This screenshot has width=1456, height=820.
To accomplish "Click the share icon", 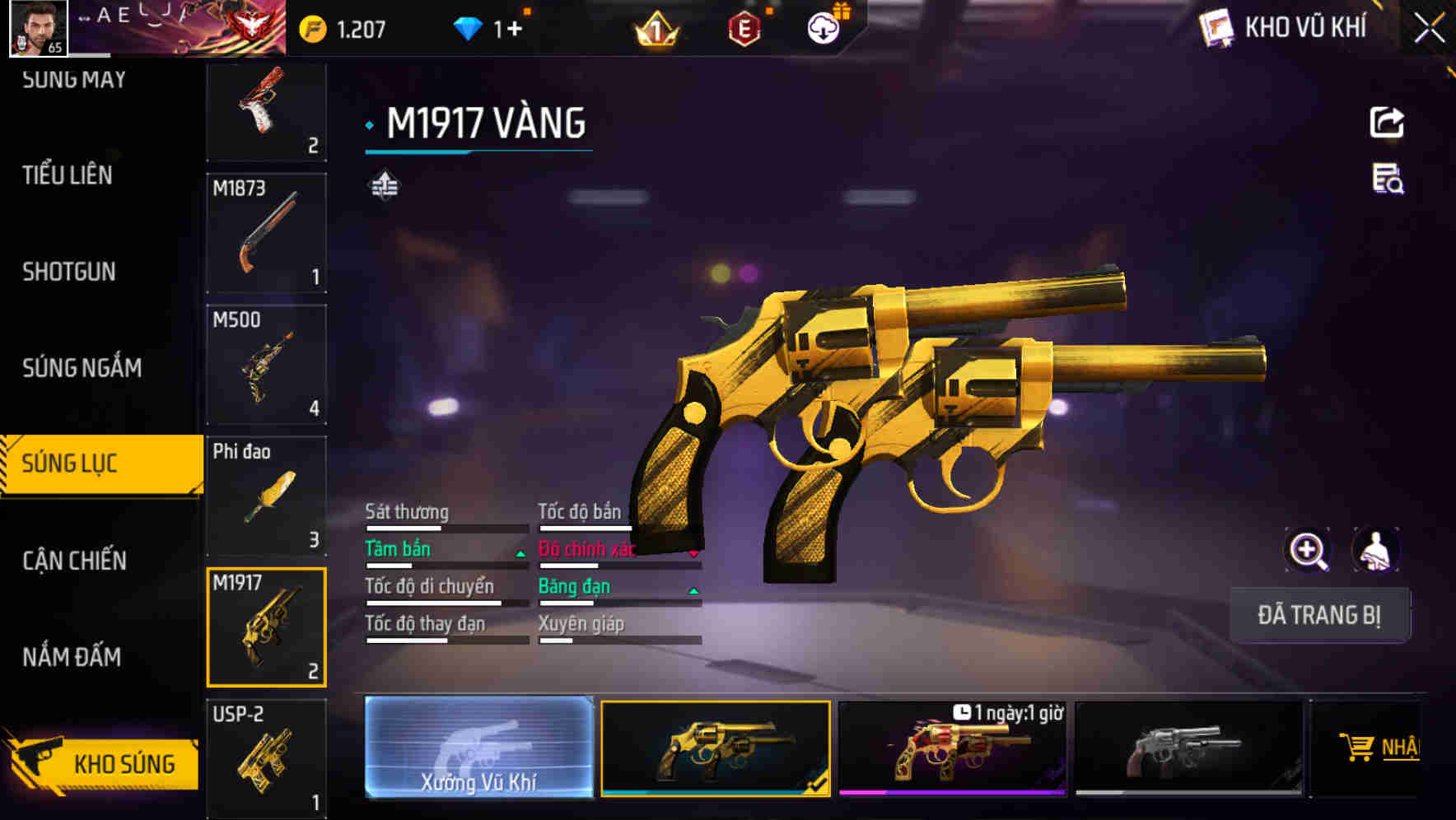I will (x=1387, y=123).
